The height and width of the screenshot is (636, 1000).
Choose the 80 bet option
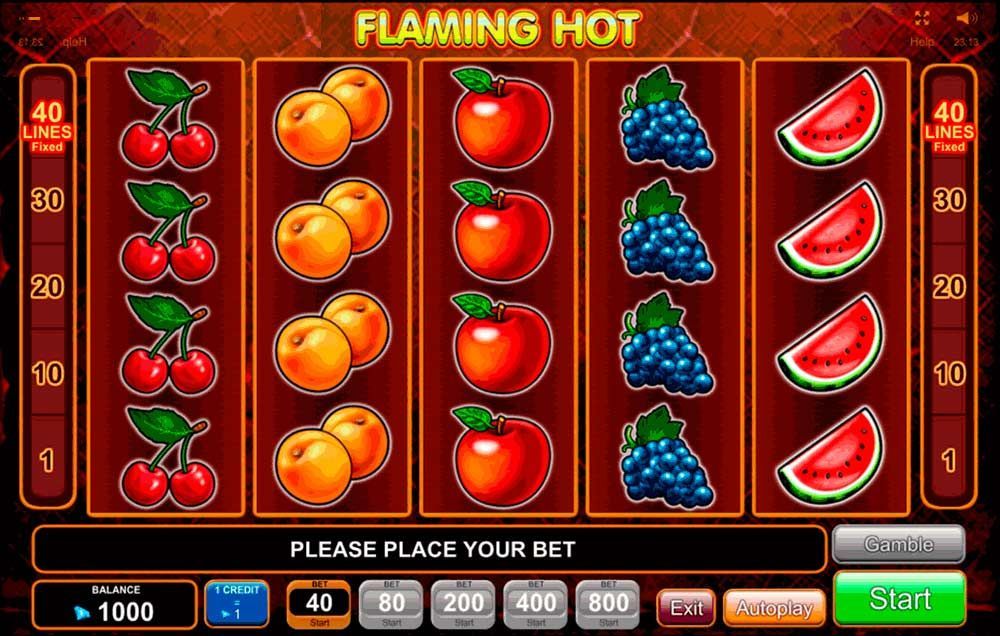[391, 603]
